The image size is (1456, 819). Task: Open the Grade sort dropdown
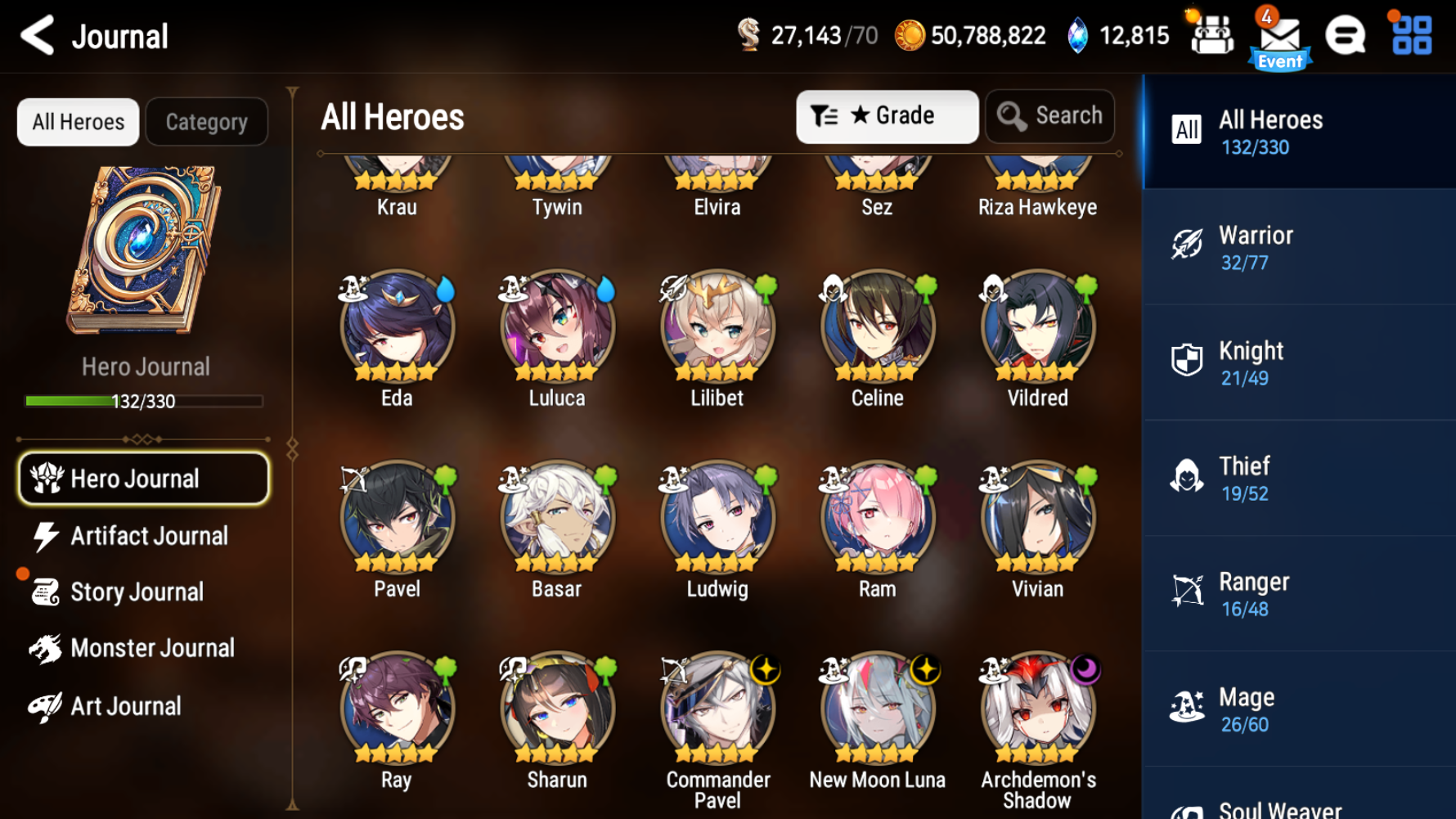[888, 116]
